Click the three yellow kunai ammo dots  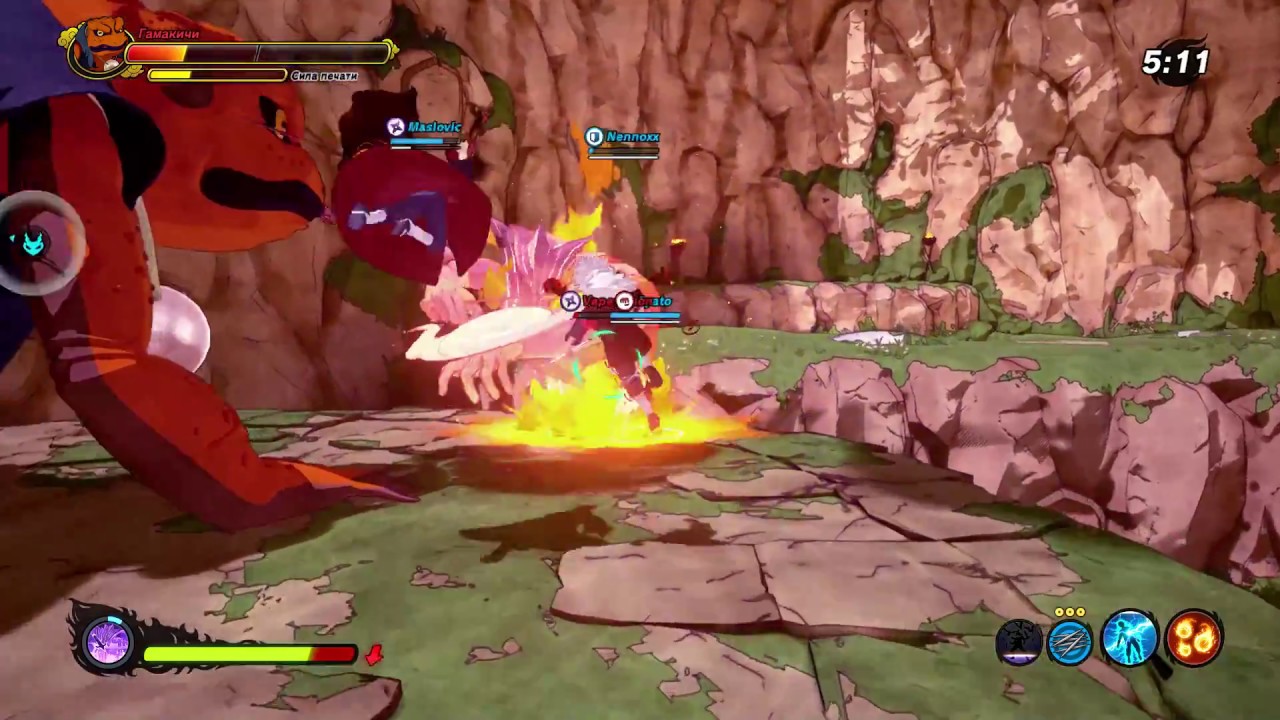1072,612
